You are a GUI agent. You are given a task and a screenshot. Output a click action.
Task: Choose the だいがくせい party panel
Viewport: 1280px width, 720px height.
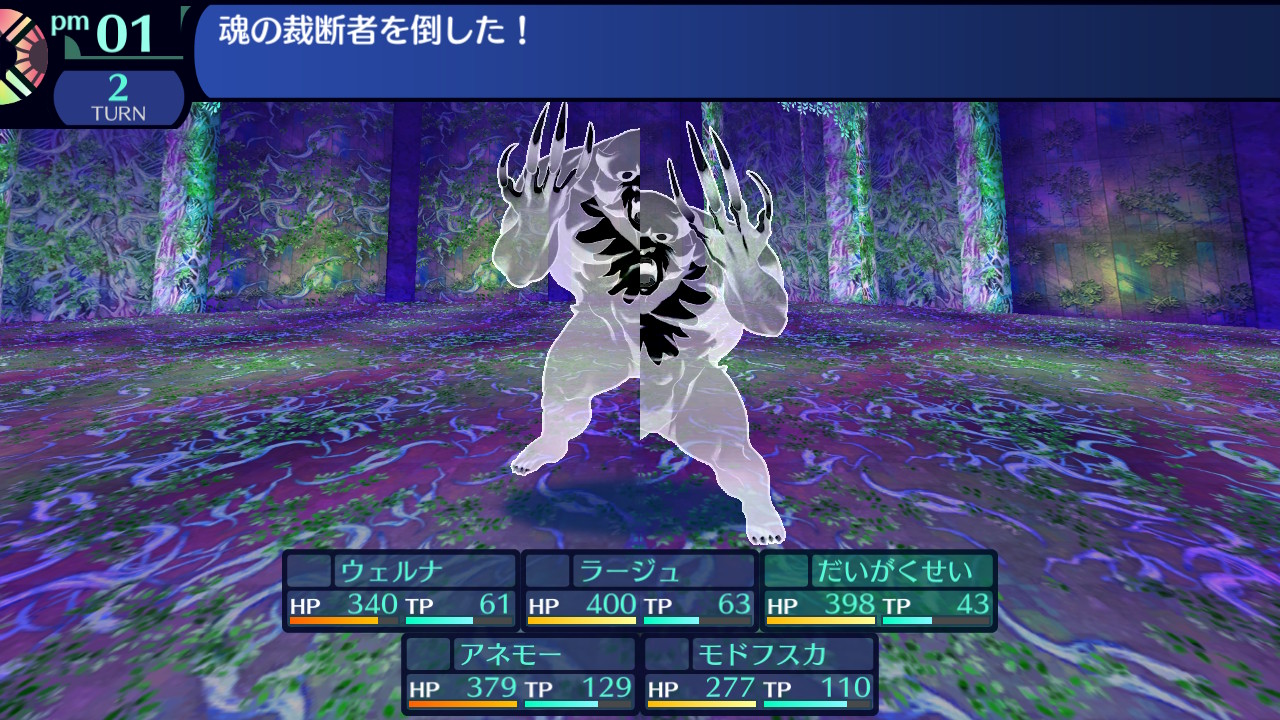879,590
